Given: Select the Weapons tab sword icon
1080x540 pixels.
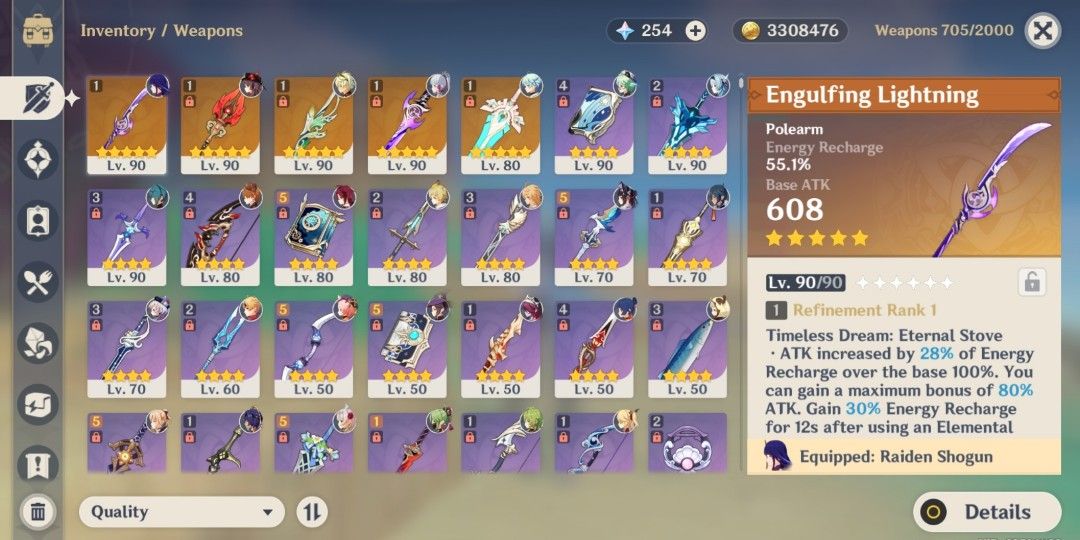Looking at the screenshot, I should tap(38, 97).
